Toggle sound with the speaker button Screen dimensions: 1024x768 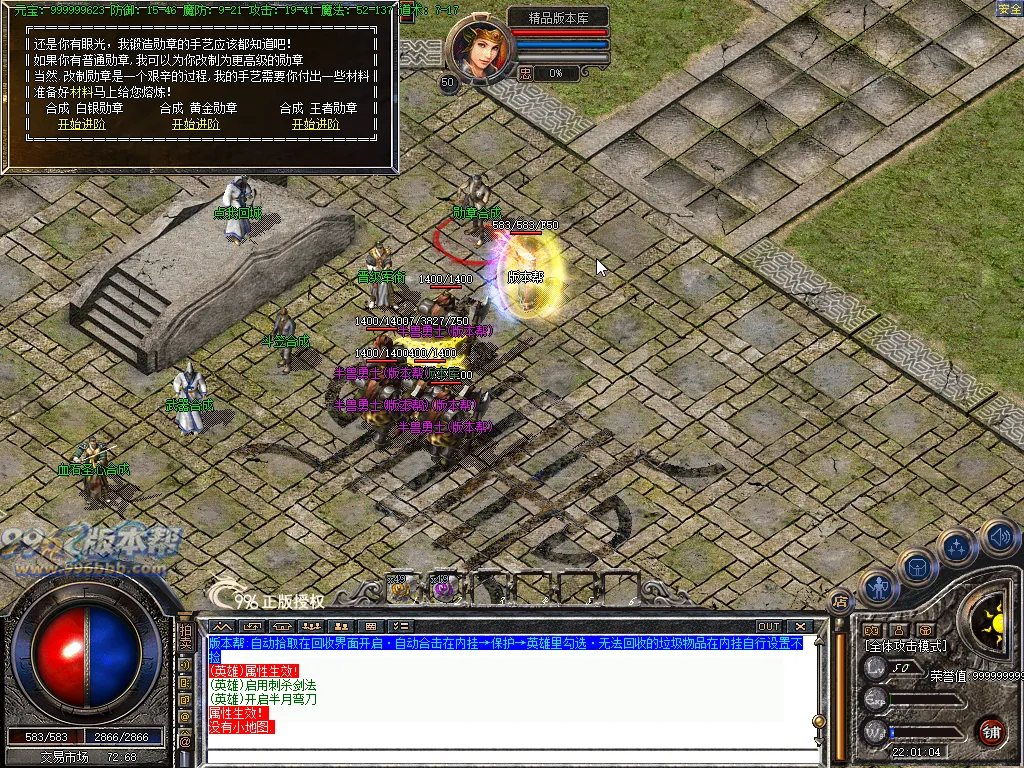[998, 537]
